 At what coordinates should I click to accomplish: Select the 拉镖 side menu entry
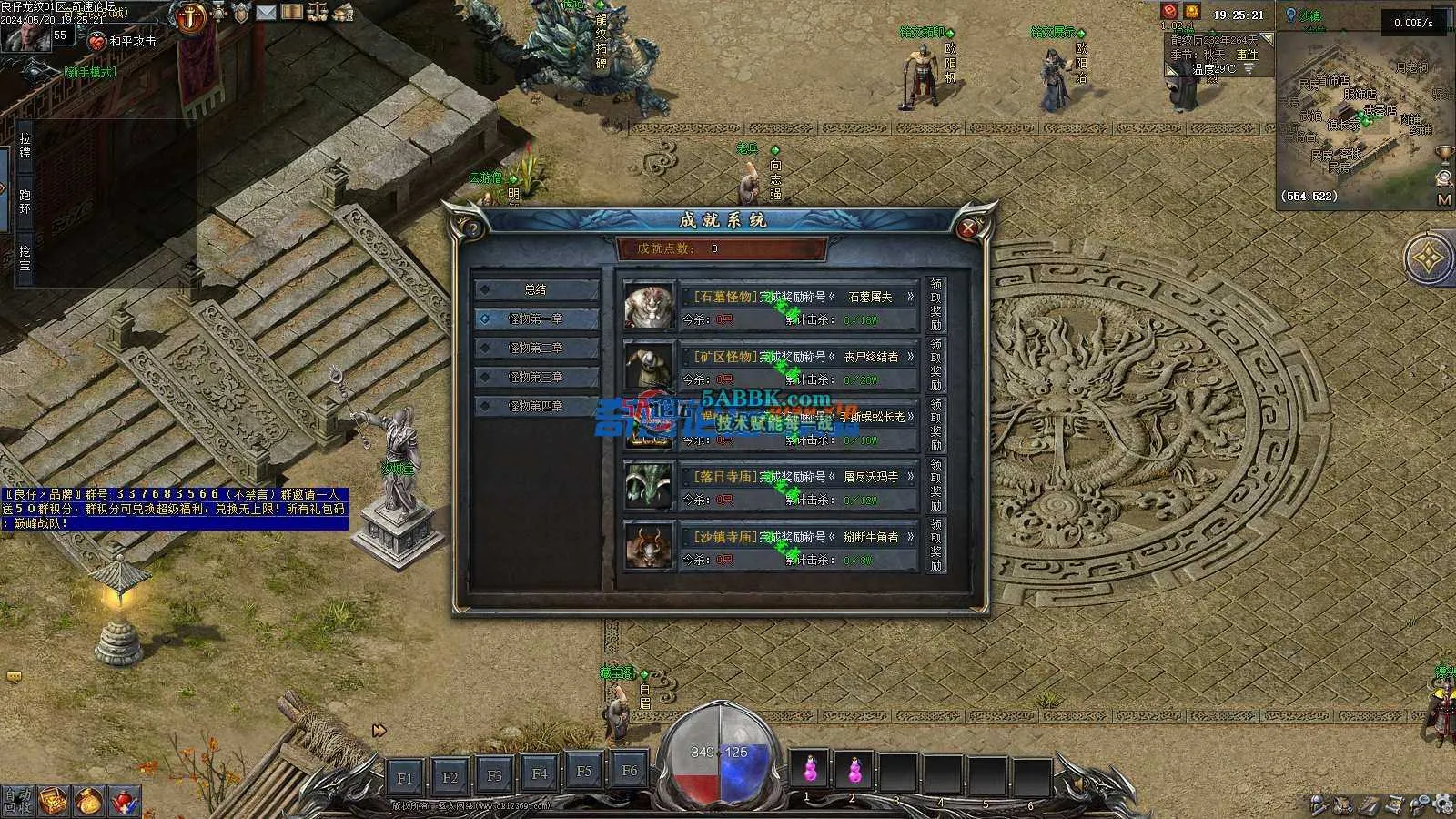tap(25, 146)
